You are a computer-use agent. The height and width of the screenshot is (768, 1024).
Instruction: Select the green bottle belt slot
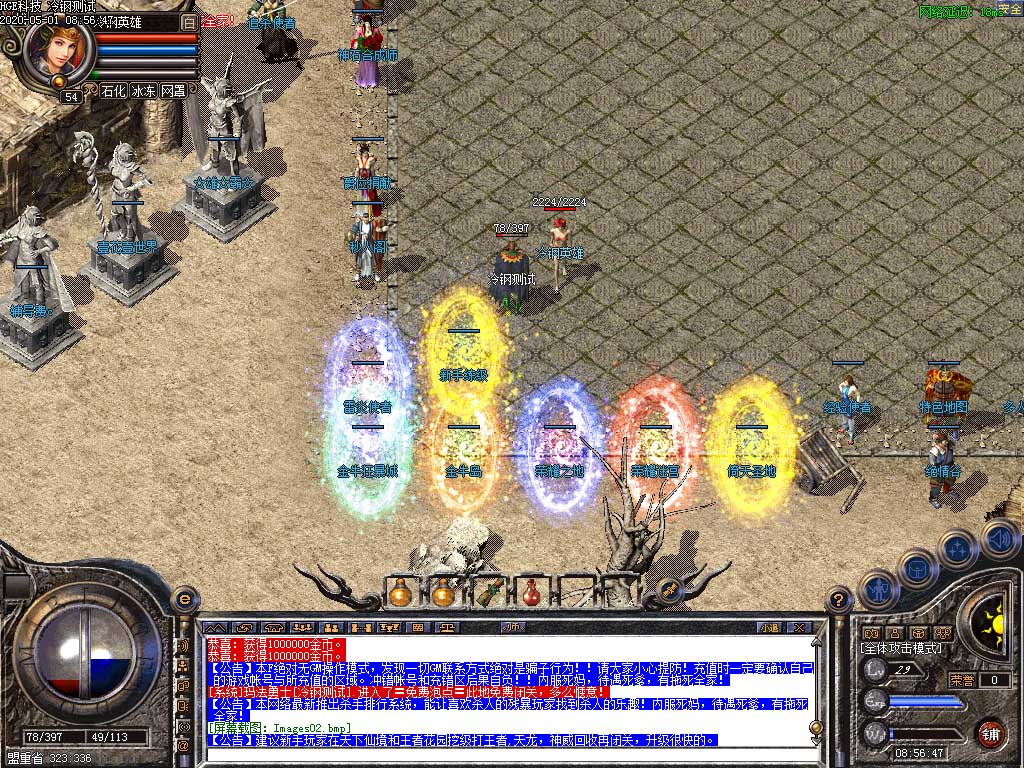point(488,593)
